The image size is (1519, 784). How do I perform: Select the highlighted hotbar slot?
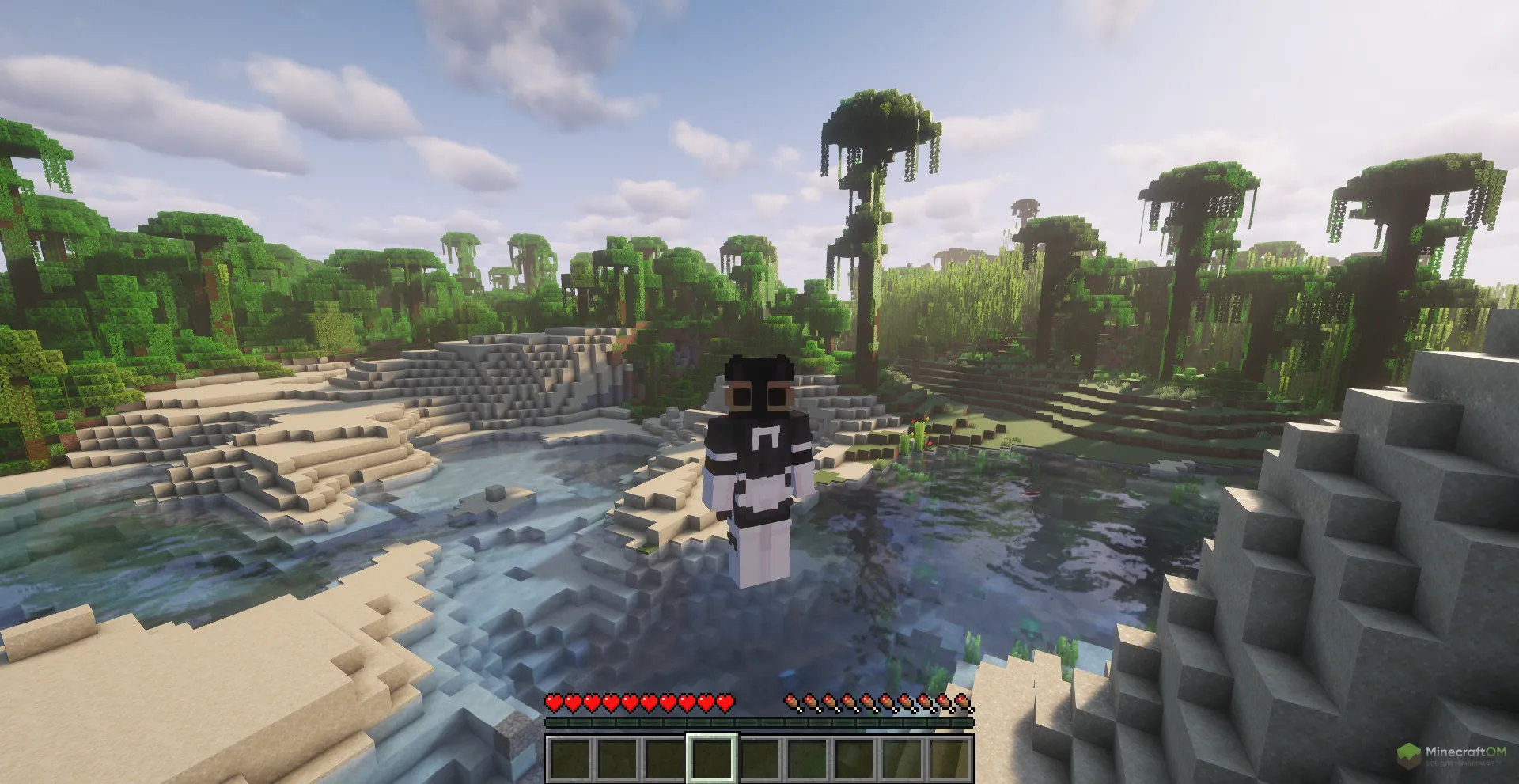pyautogui.click(x=712, y=758)
